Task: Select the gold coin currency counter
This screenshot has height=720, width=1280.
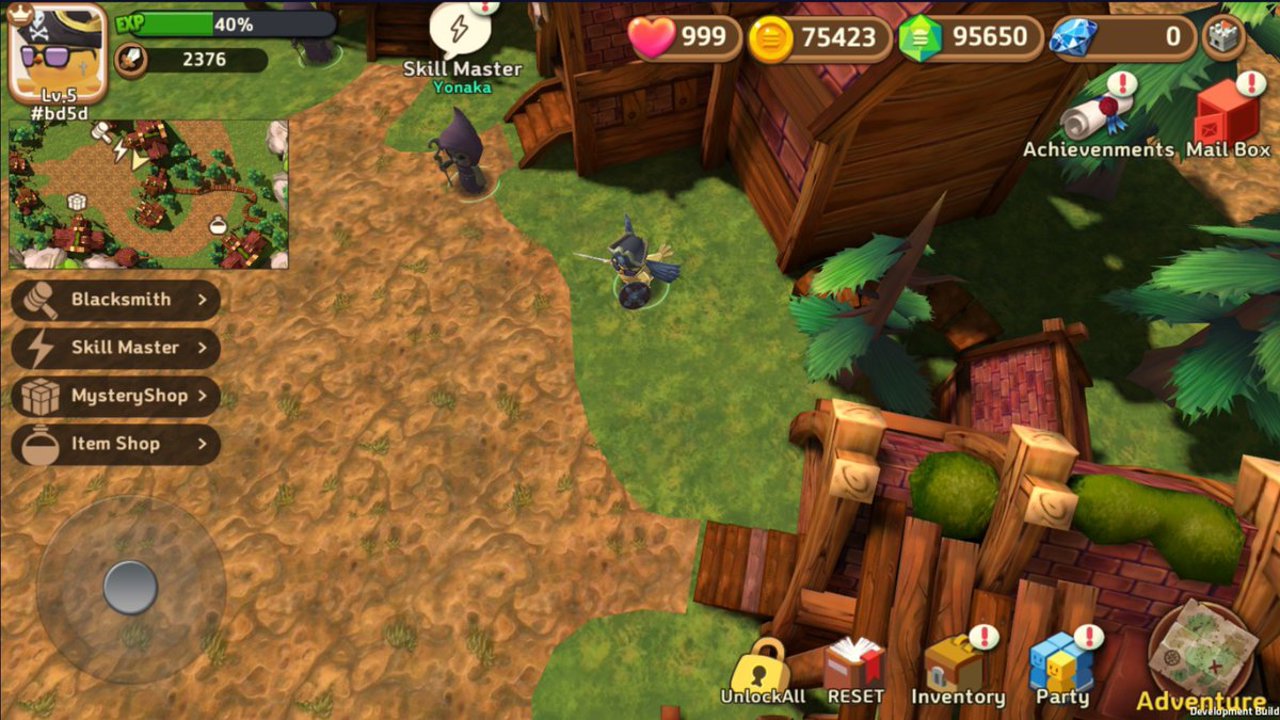Action: click(x=819, y=38)
